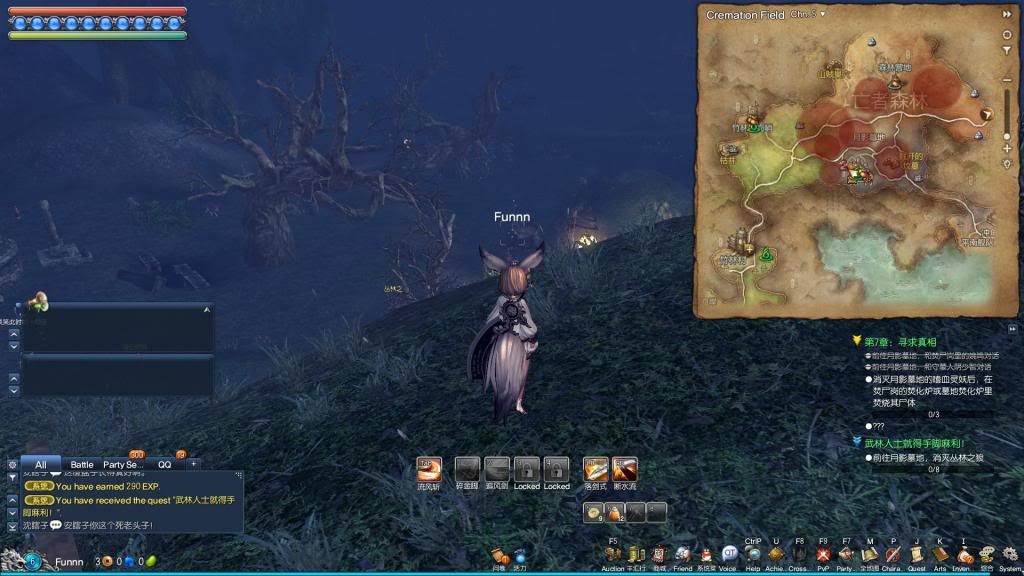Select the All chat tab
Screen dimensions: 1024x576
coord(41,465)
